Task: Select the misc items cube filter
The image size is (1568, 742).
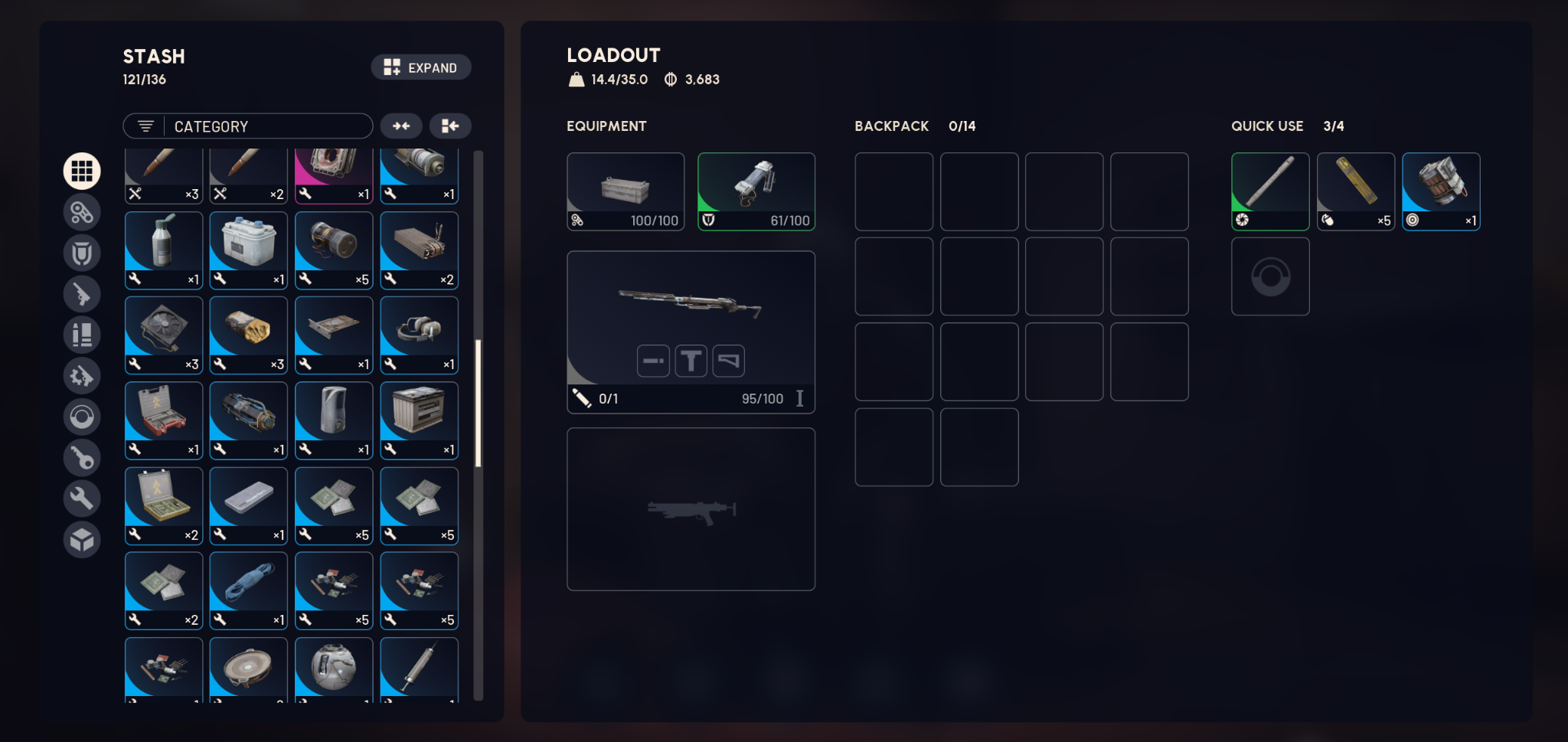Action: (82, 539)
